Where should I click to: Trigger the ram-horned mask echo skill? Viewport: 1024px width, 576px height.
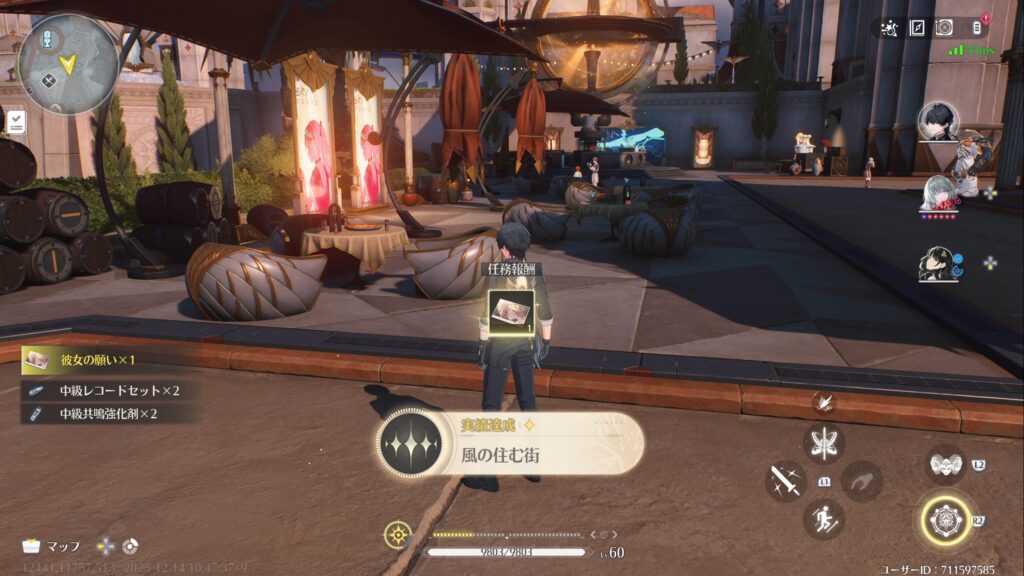pos(945,463)
